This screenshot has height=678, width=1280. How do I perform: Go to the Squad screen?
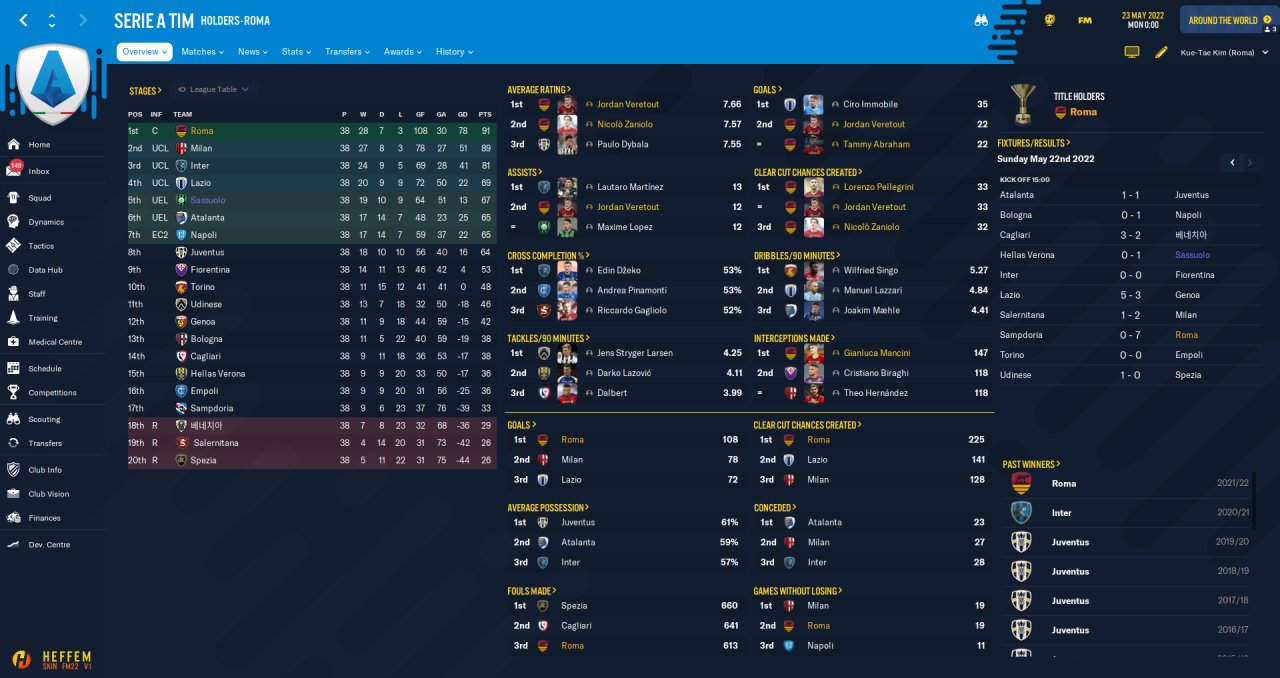point(39,198)
